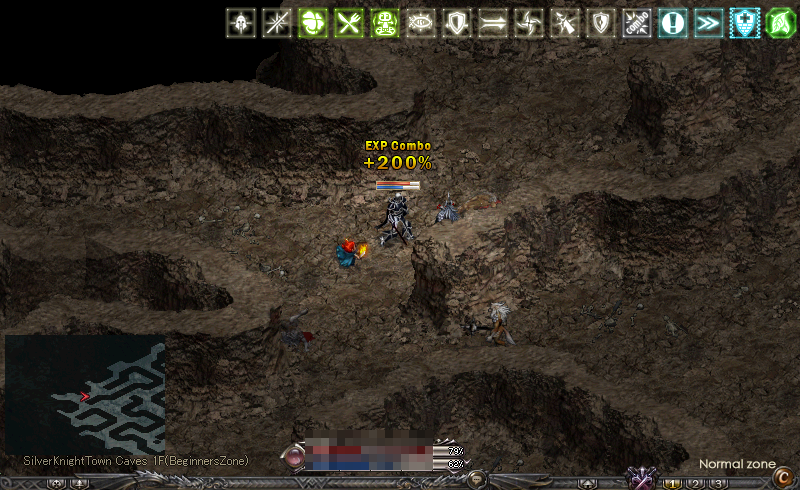800x490 pixels.
Task: Click the crossed swords icon on bottom bar
Action: [x=640, y=478]
